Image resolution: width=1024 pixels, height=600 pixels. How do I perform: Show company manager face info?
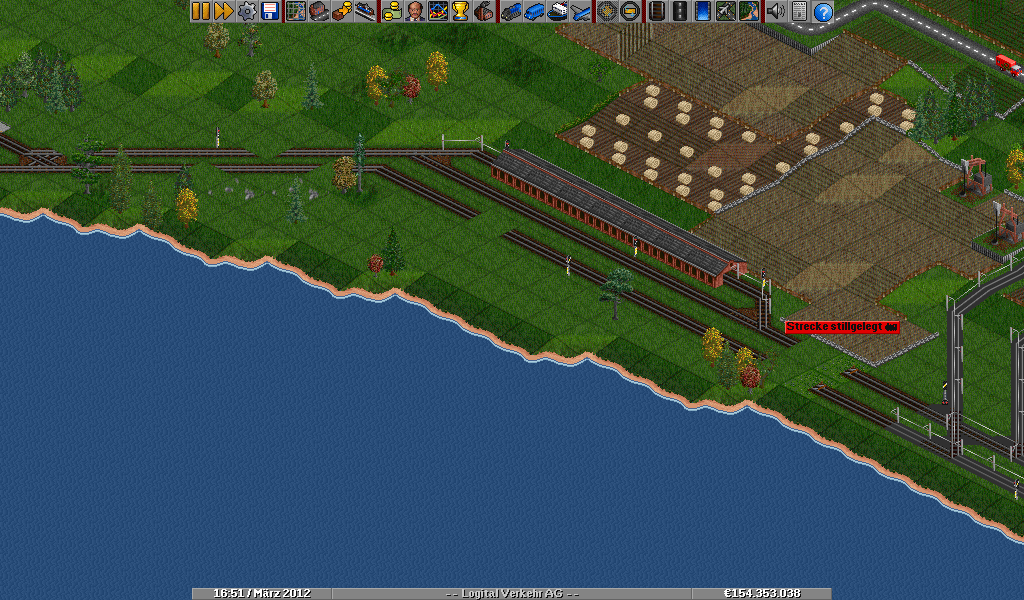[x=414, y=11]
